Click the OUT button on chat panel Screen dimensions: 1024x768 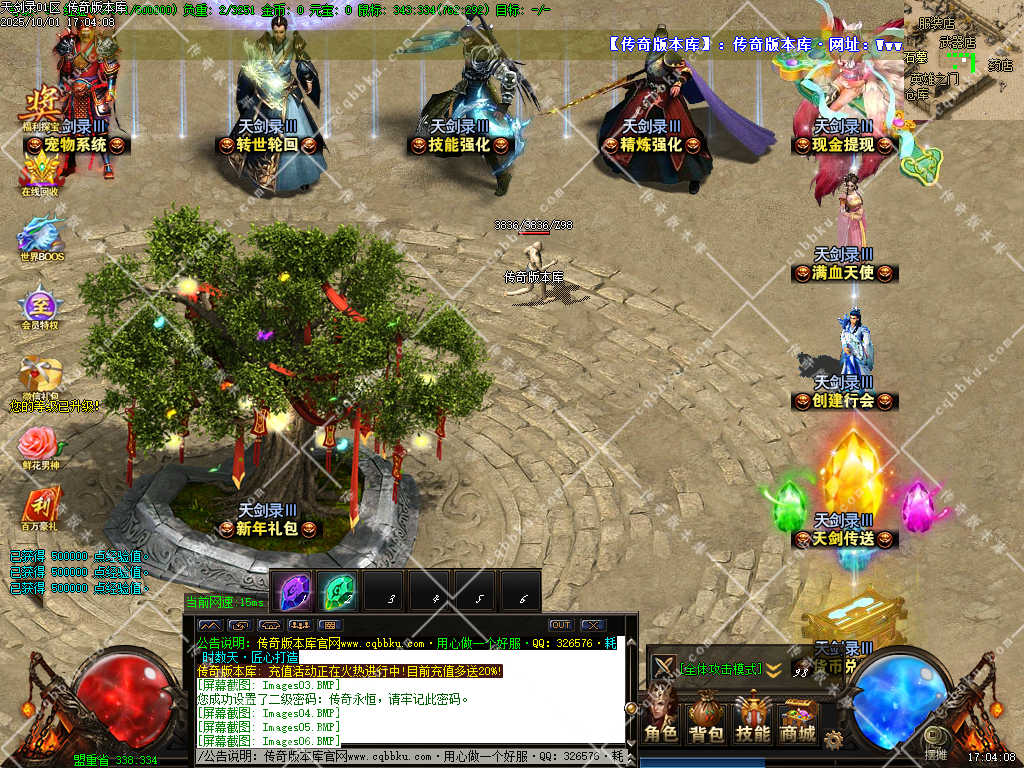tap(561, 625)
